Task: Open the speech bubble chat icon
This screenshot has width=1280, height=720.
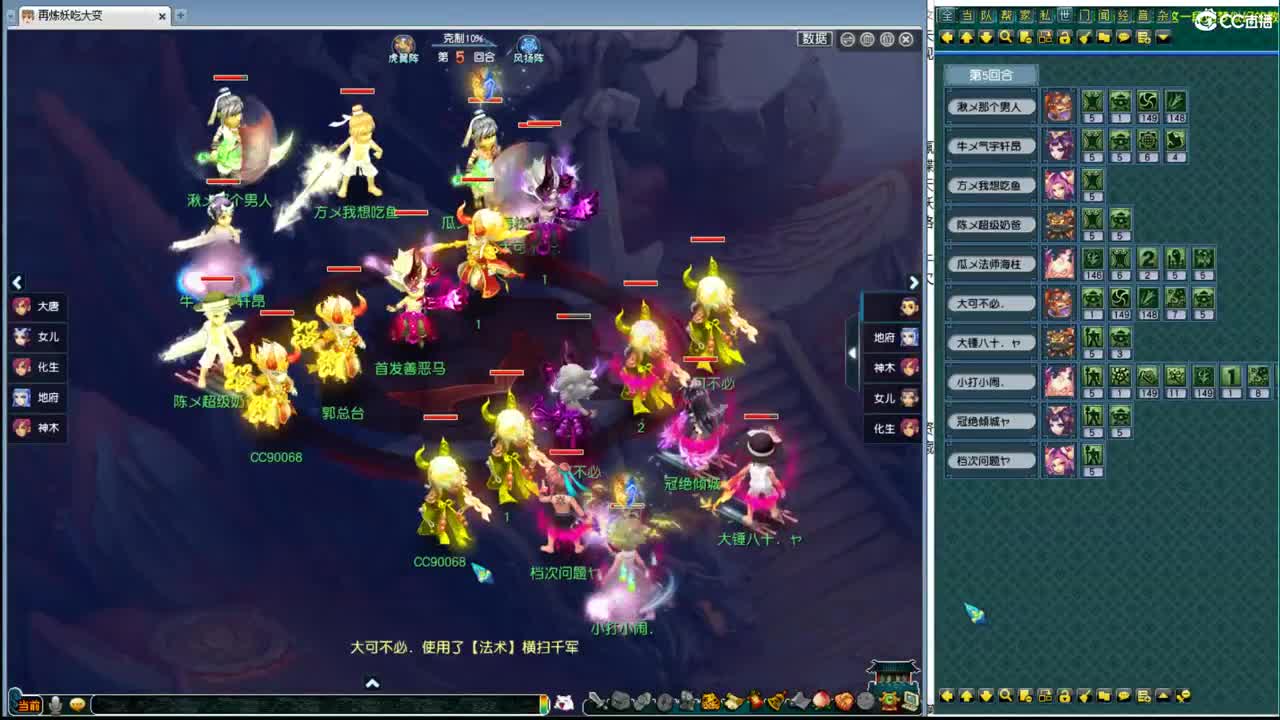Action: coord(1122,37)
